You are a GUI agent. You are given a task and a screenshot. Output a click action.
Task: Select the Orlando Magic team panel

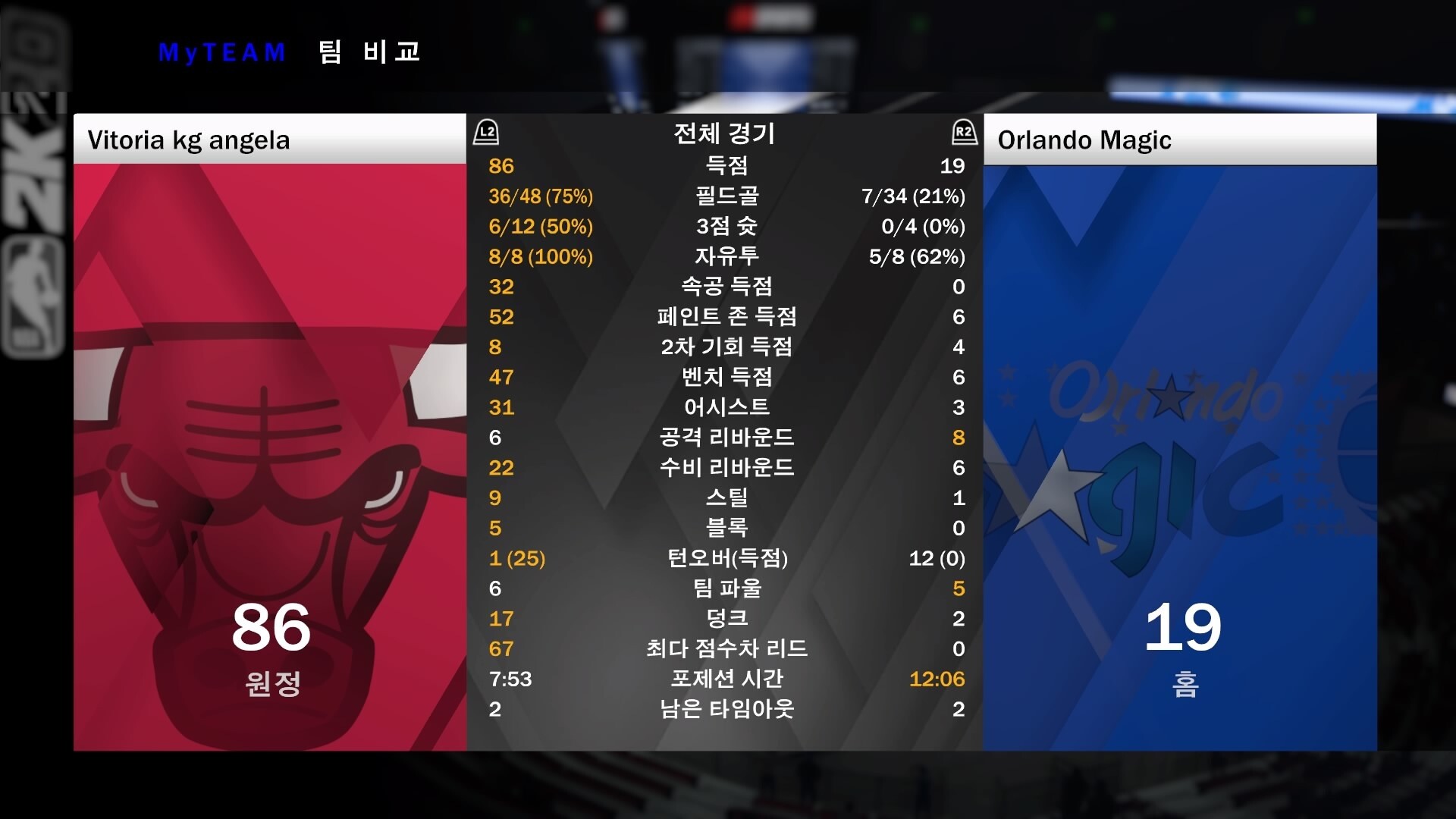pos(1180,432)
